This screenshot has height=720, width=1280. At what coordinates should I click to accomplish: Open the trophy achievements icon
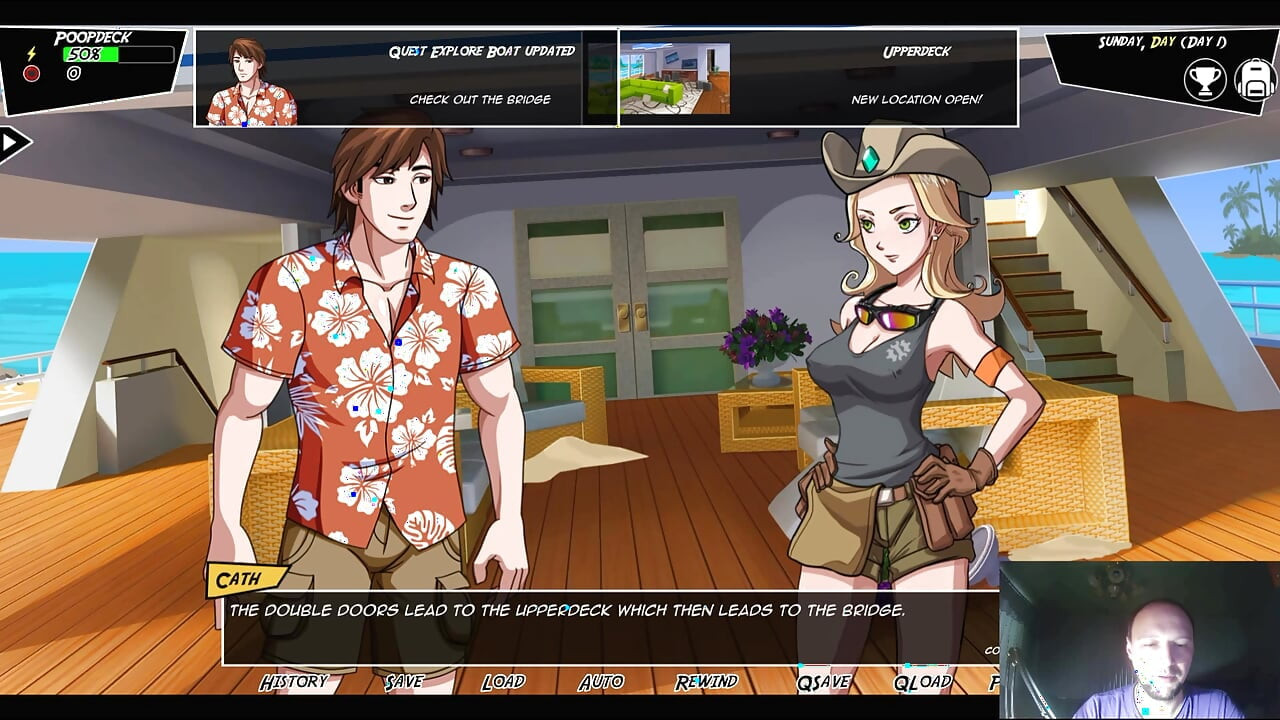[x=1205, y=80]
